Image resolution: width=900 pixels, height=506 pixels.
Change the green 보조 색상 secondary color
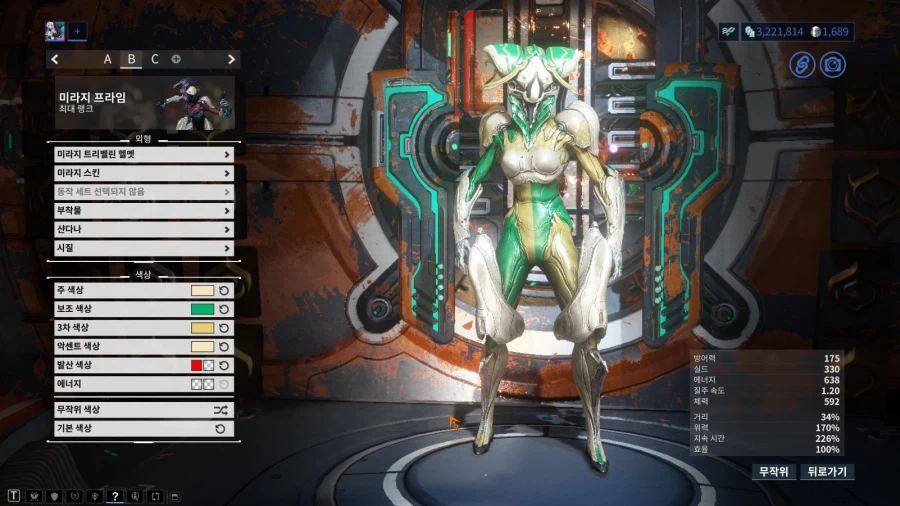[202, 309]
